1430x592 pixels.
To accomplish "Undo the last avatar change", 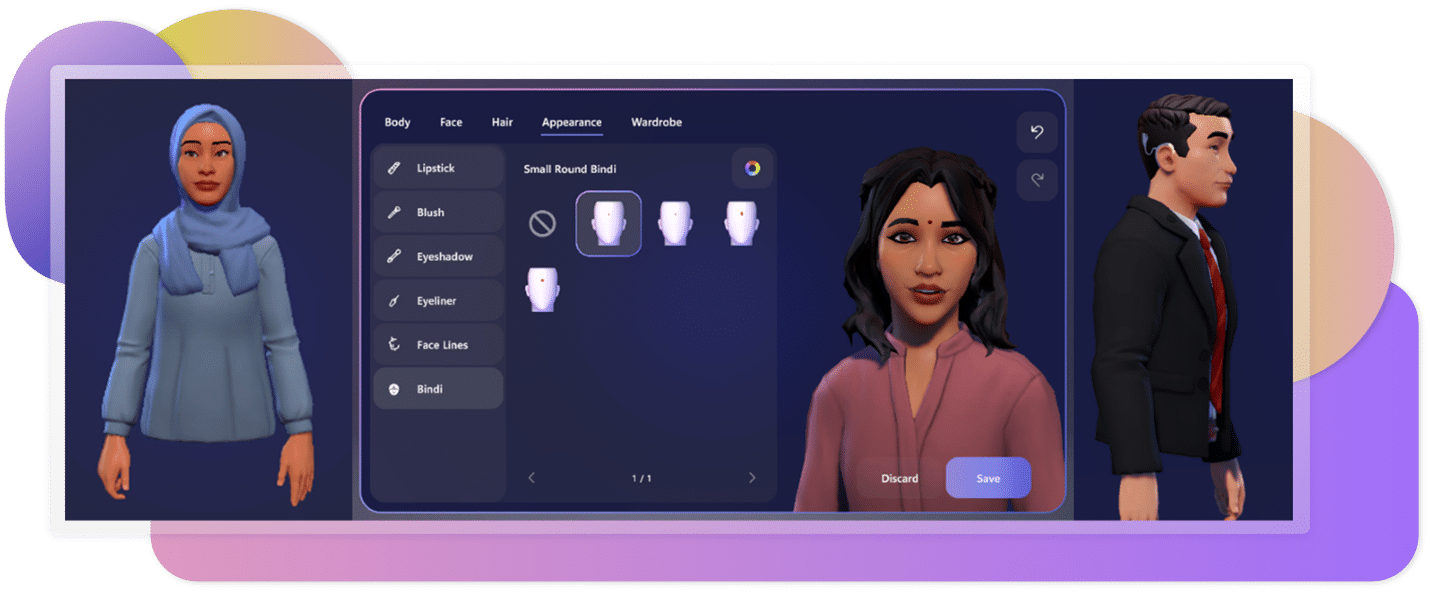I will coord(1037,133).
